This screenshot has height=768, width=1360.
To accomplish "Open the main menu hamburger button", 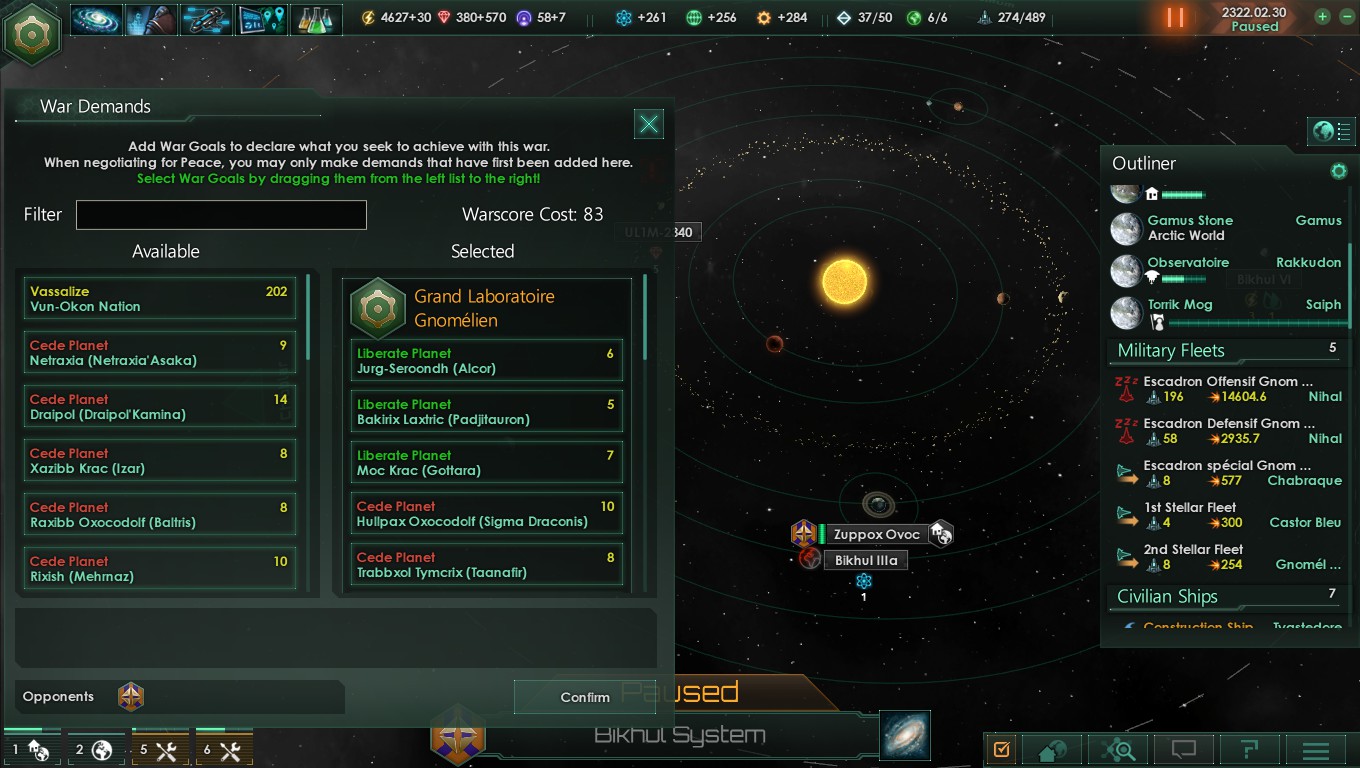I will click(1315, 750).
